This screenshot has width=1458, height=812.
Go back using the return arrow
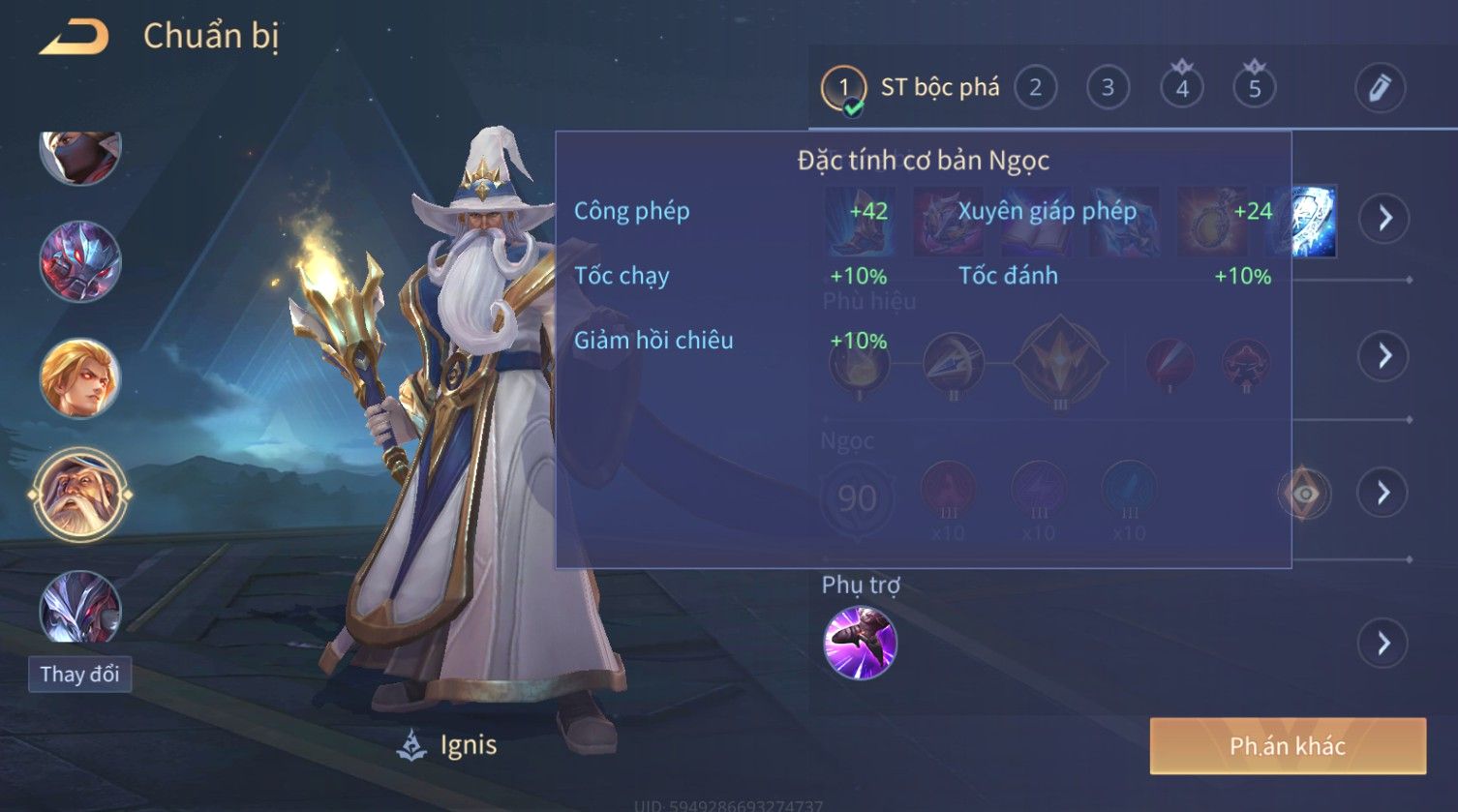pyautogui.click(x=74, y=37)
